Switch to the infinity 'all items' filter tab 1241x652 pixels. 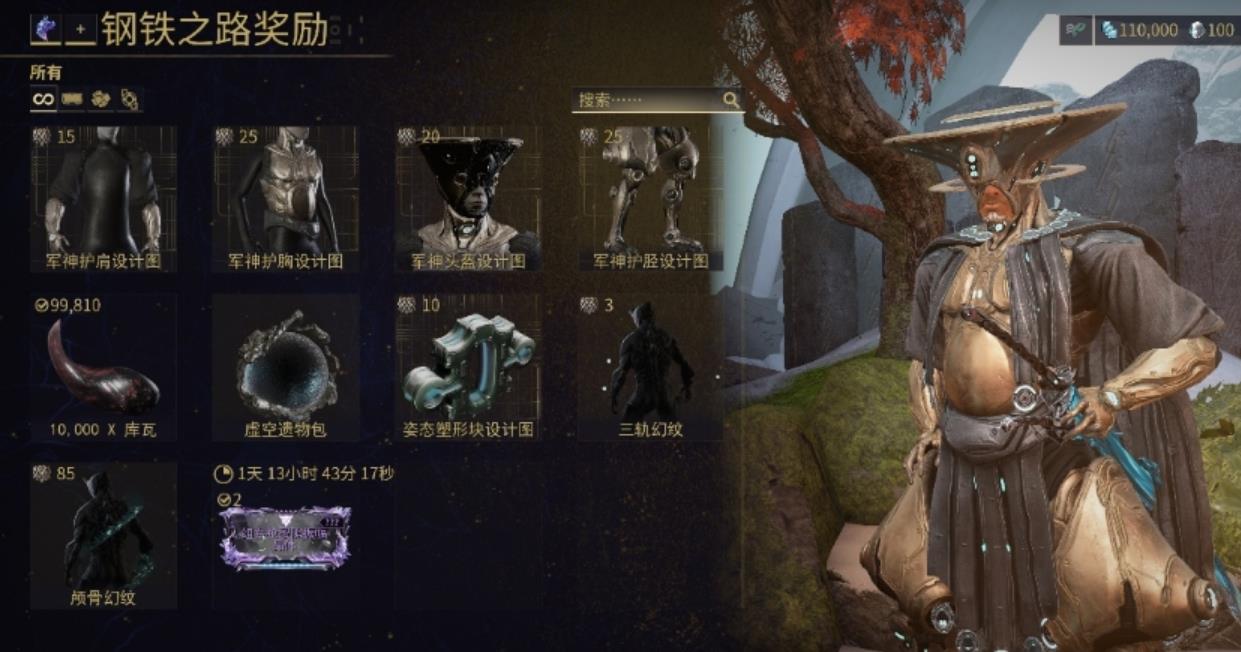[42, 99]
